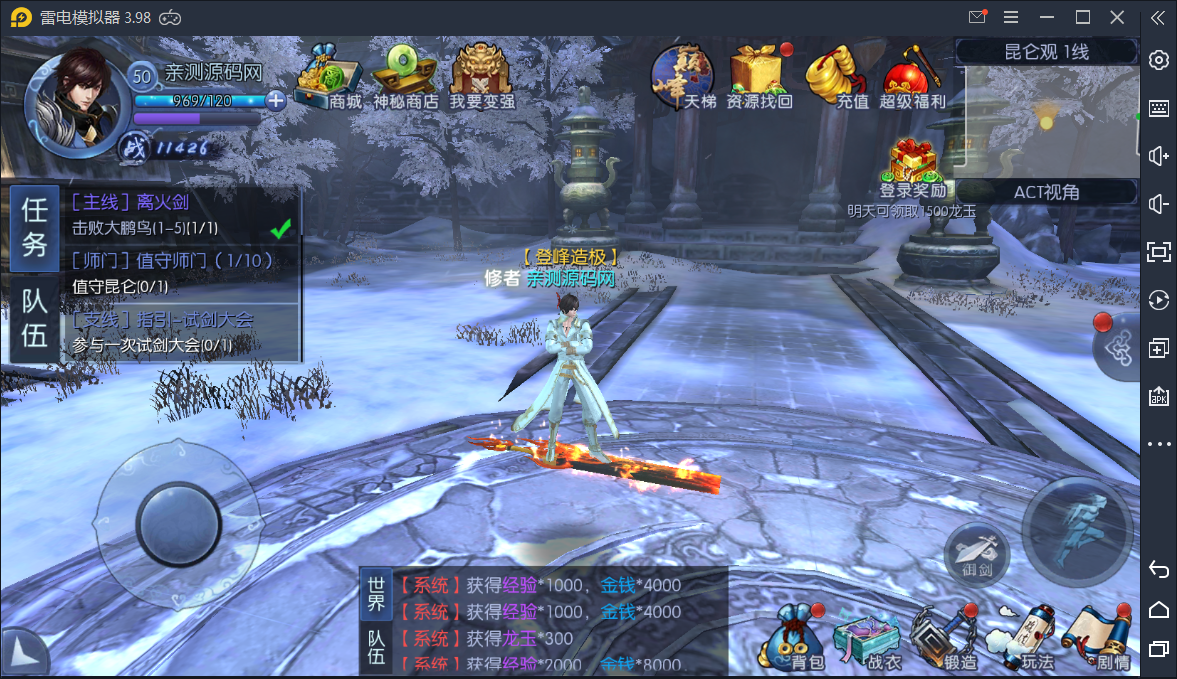
Task: Open the 充值 recharge icon
Action: (x=838, y=76)
